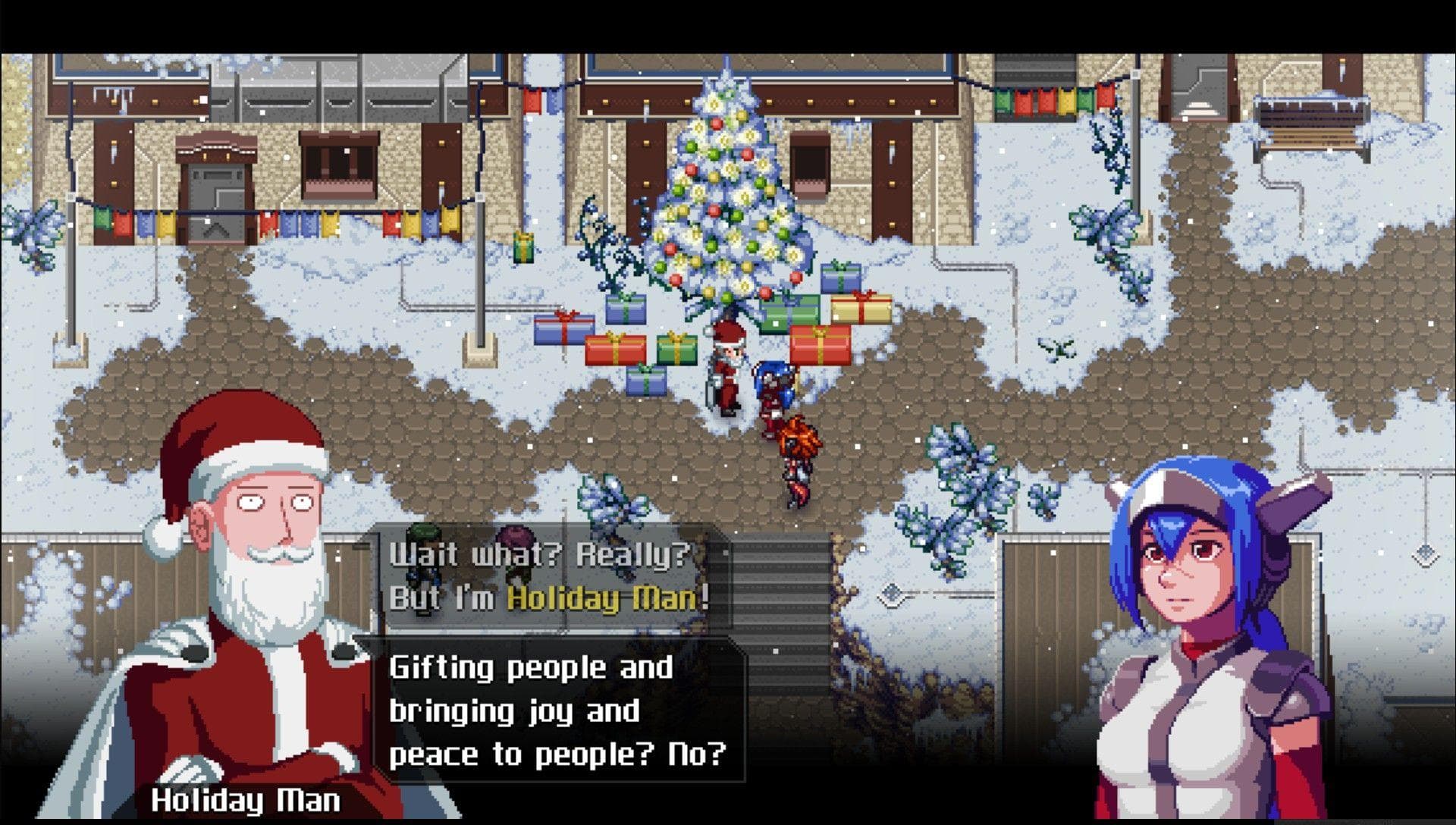The height and width of the screenshot is (825, 1456).
Task: Toggle the highlighted 'Holiday Man' yellow text
Action: tap(607, 599)
